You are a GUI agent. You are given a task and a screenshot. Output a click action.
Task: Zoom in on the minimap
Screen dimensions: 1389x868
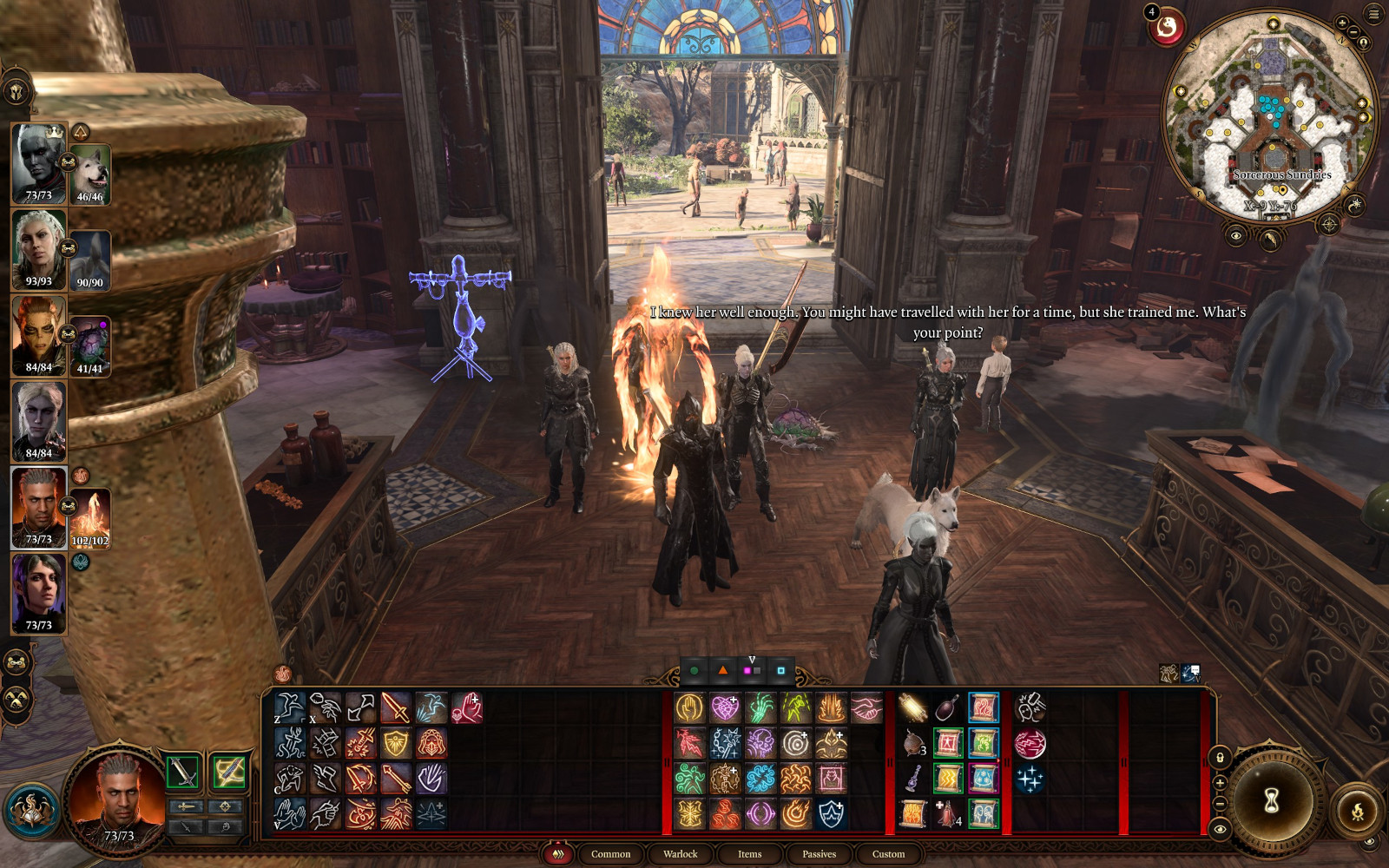pos(1343,23)
